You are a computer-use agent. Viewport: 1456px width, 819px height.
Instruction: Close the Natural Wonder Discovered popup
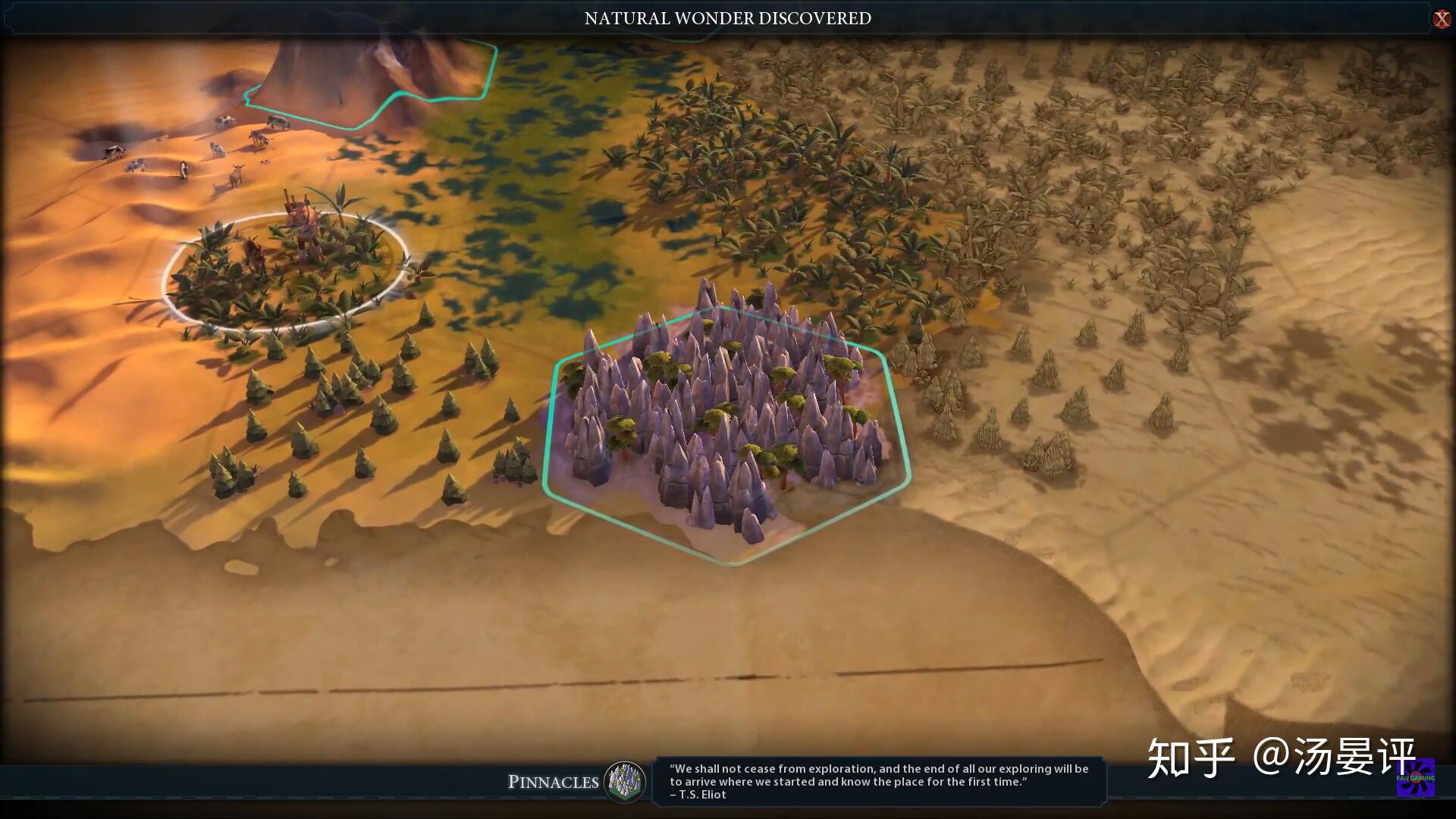point(1441,19)
